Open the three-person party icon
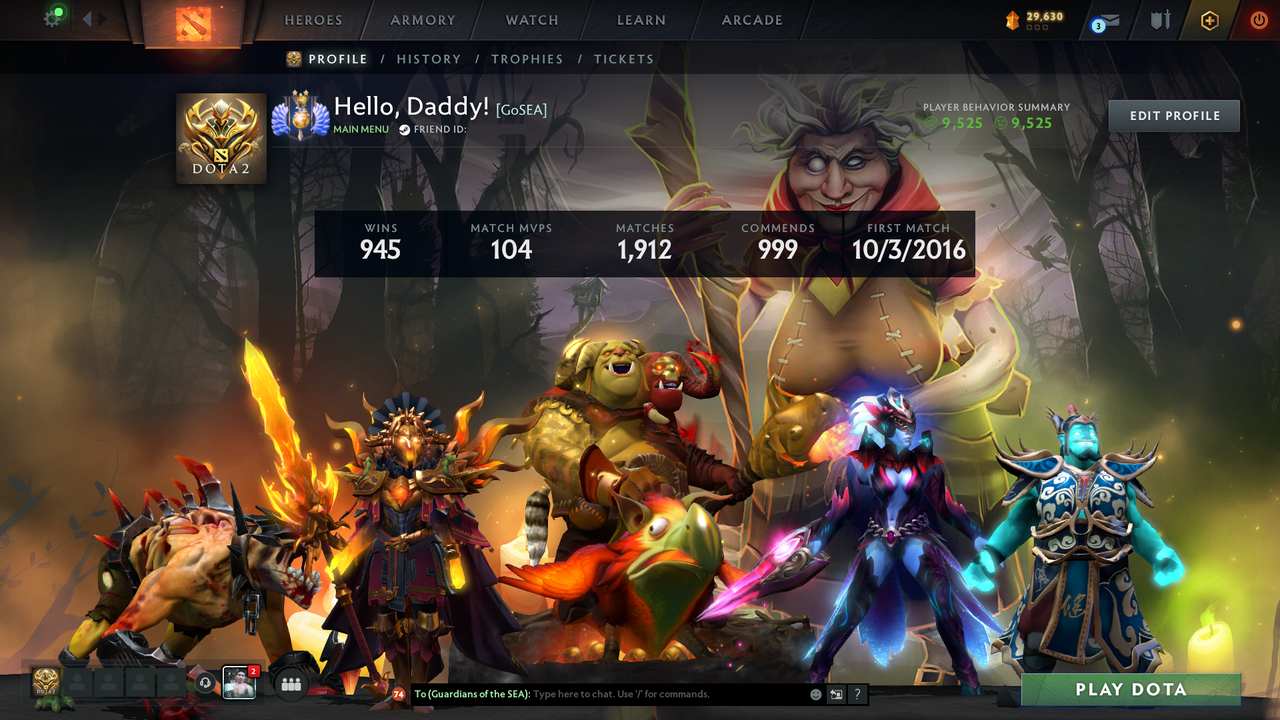Screen dimensions: 1280x720 (289, 683)
